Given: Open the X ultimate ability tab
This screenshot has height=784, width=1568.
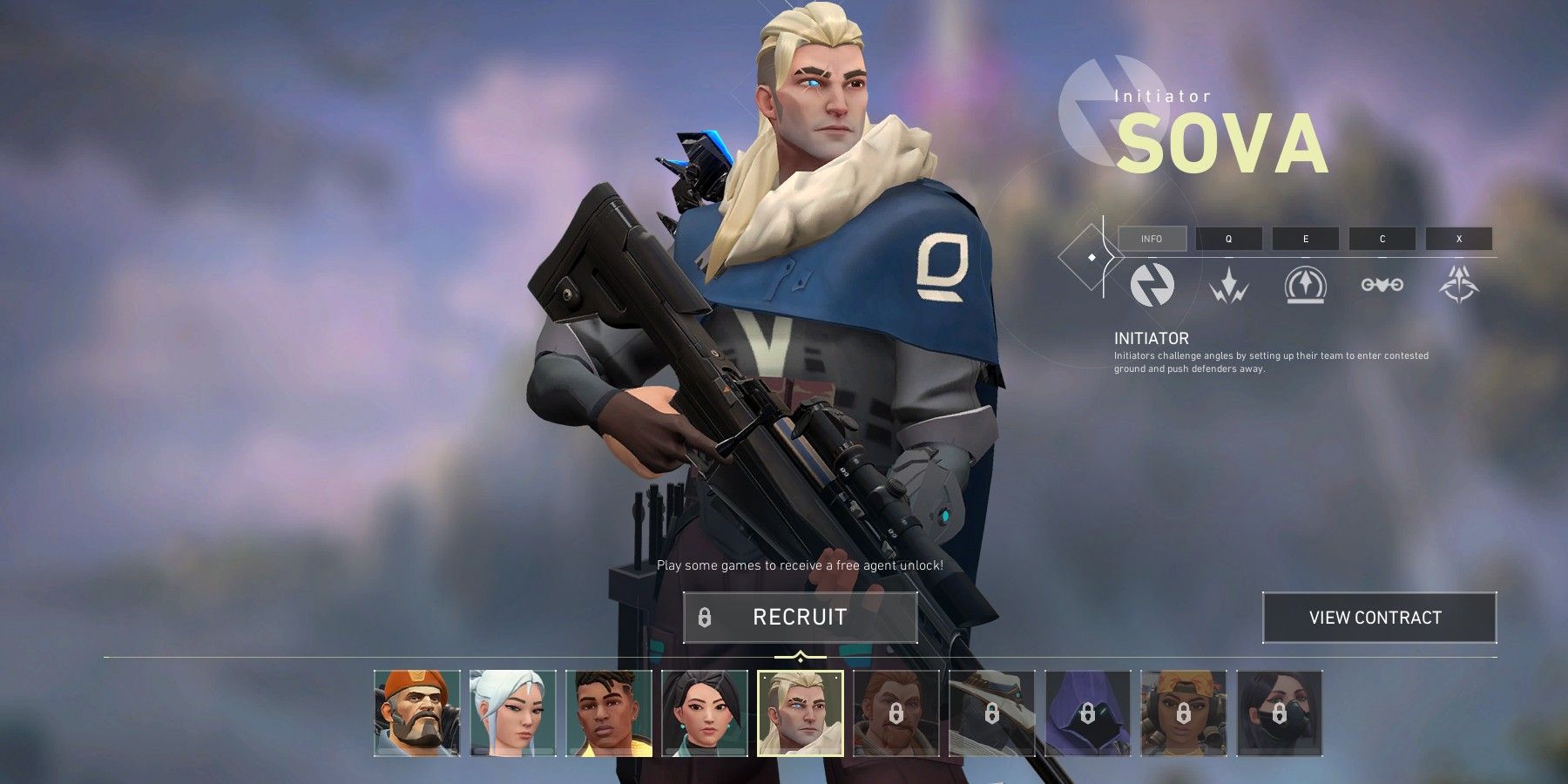Looking at the screenshot, I should (1459, 239).
